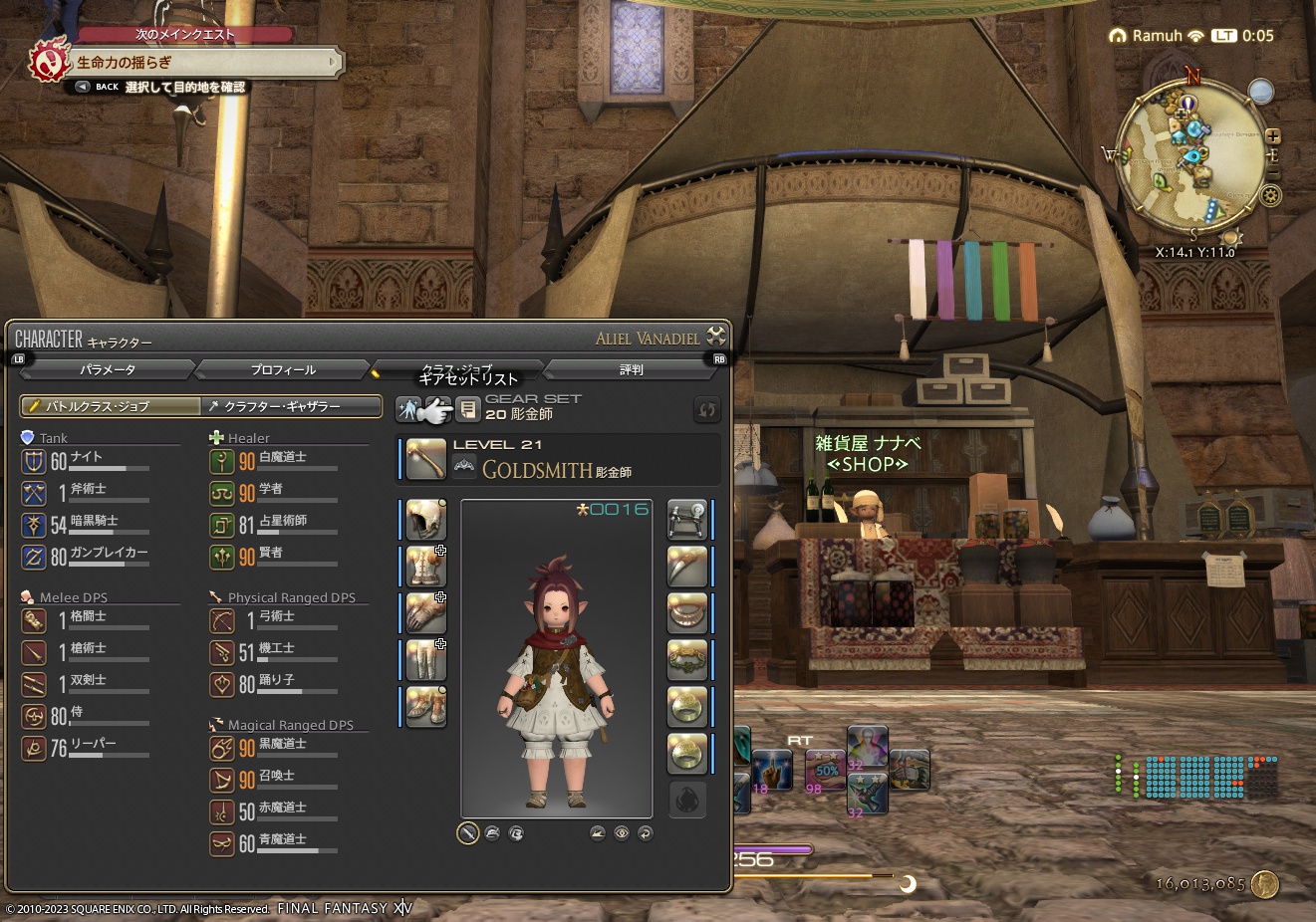The image size is (1316, 922).
Task: Click the gear update arrows icon beside GEAR SET
Action: tap(707, 409)
